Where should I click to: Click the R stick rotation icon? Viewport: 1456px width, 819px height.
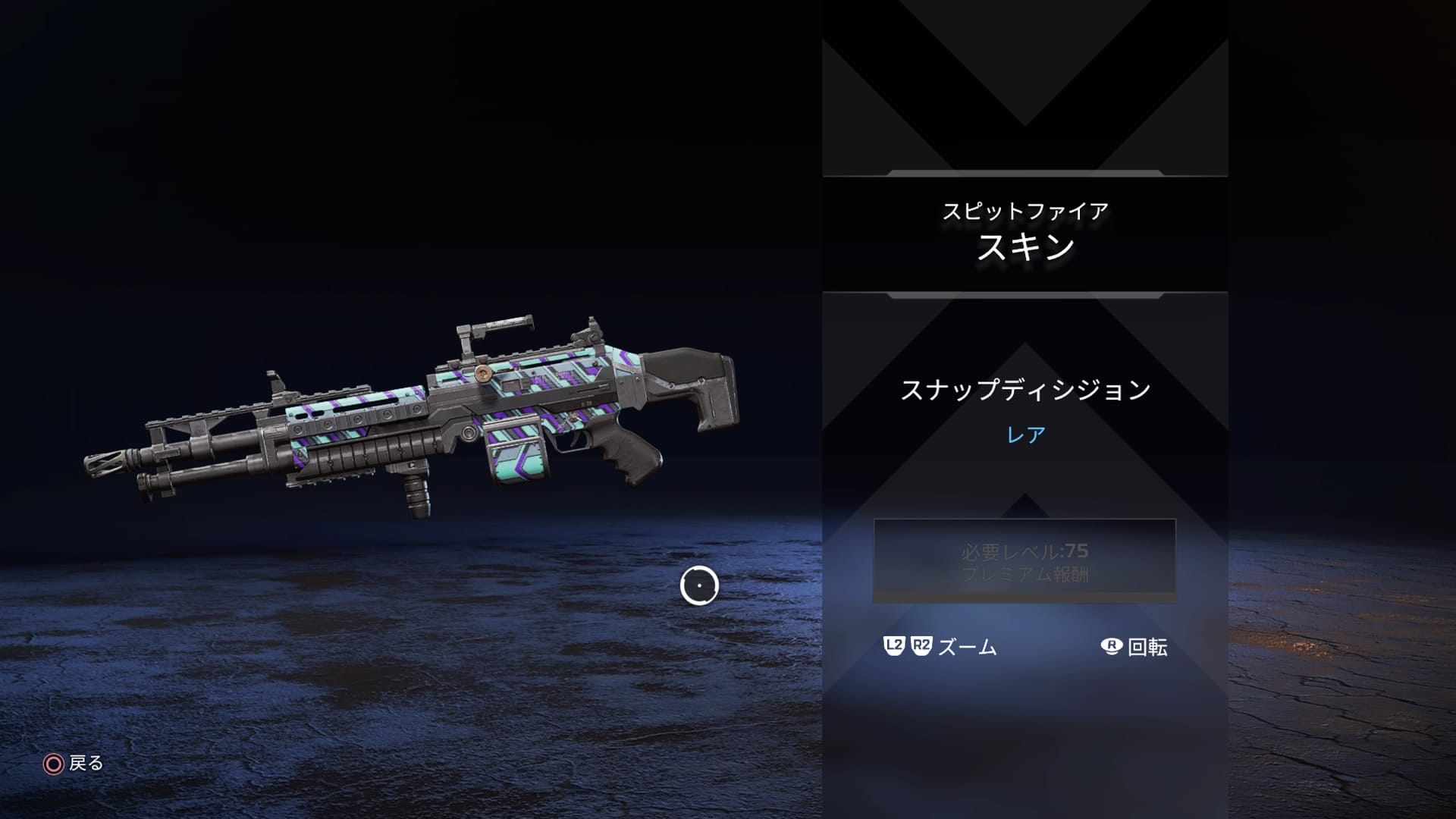tap(1109, 648)
